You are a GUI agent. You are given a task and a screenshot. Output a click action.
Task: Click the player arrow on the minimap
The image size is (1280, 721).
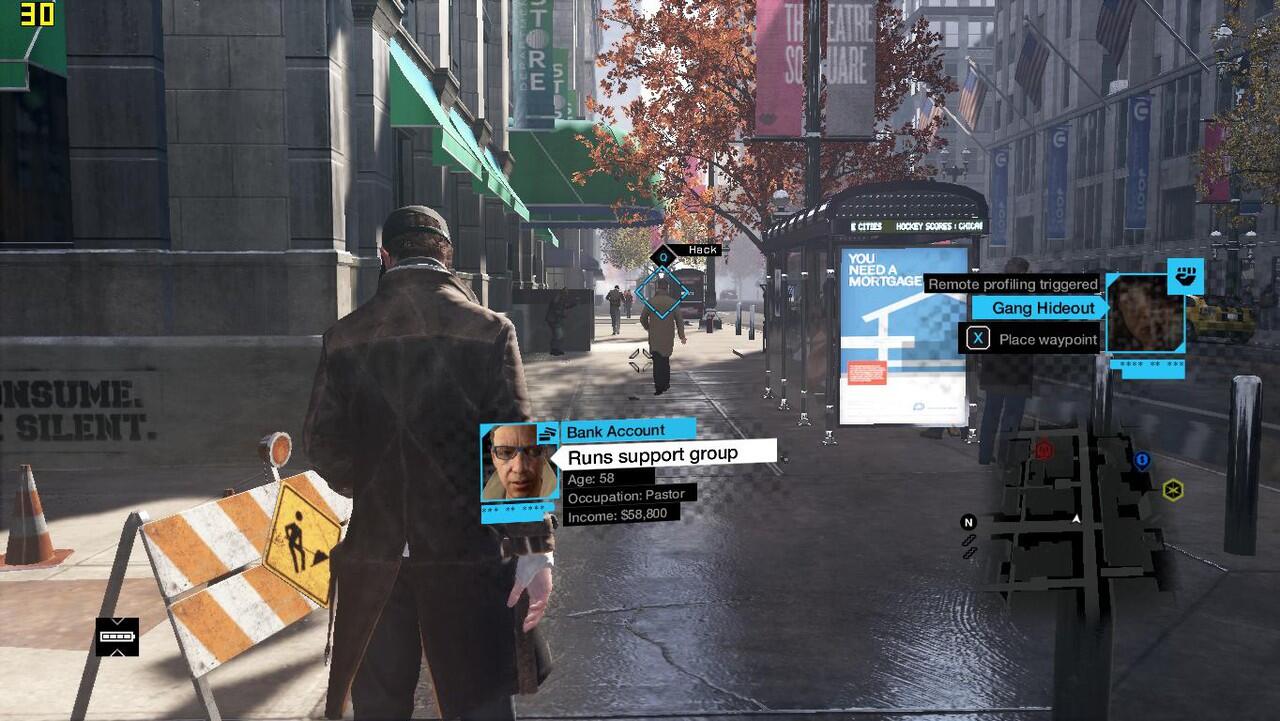(x=1076, y=519)
